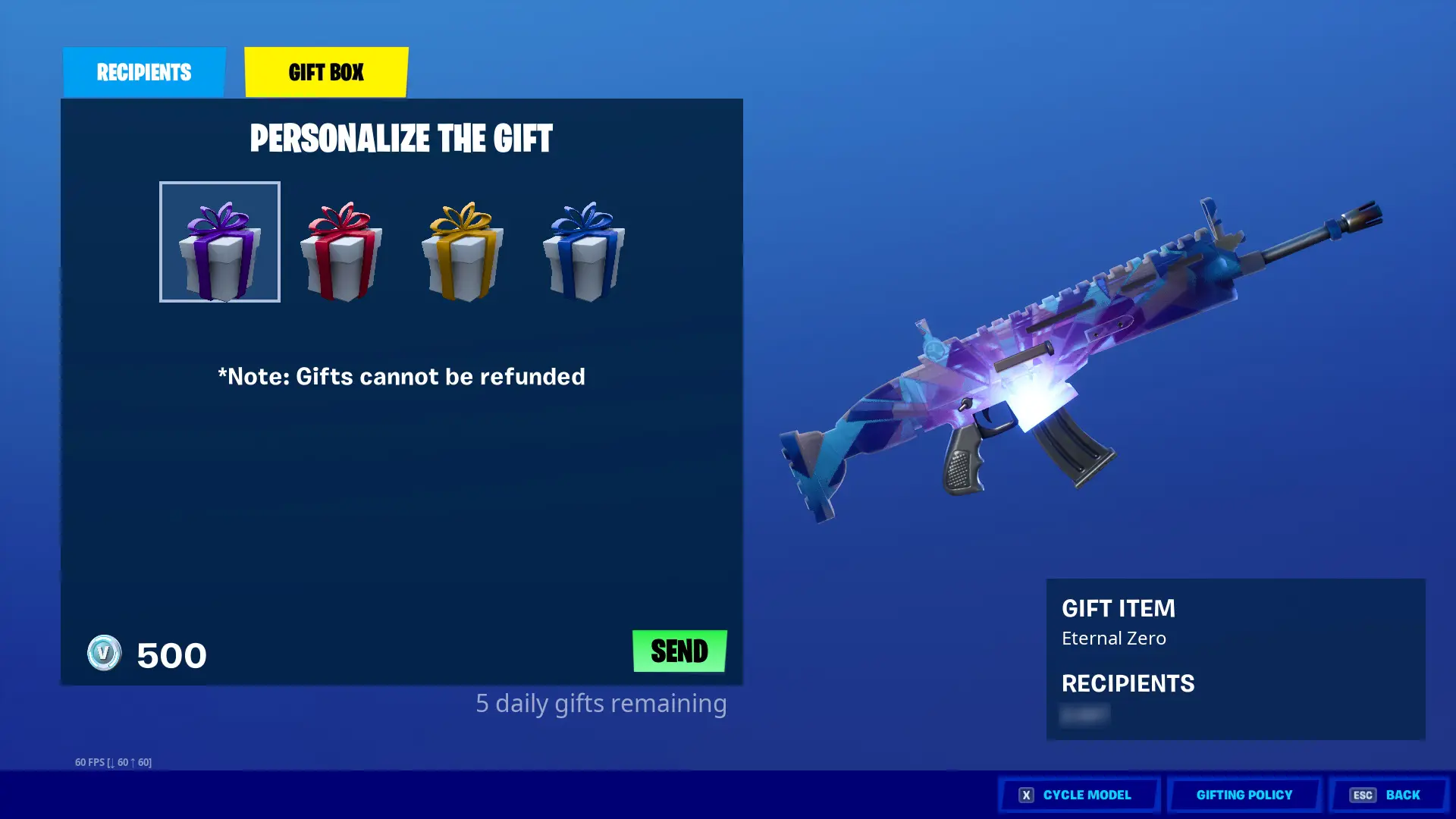Viewport: 1456px width, 819px height.
Task: Click the 500 V-Bucks balance display
Action: pos(170,654)
